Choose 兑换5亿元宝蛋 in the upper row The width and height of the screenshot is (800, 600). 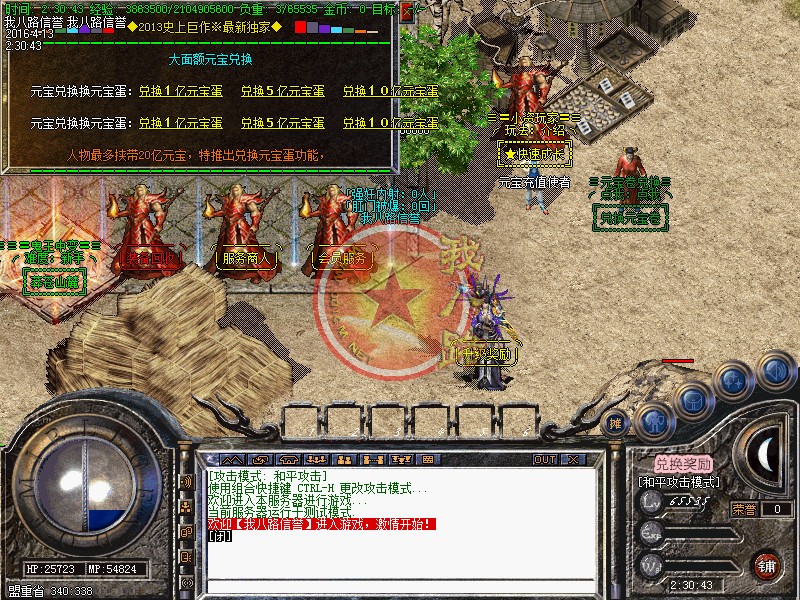(x=284, y=91)
